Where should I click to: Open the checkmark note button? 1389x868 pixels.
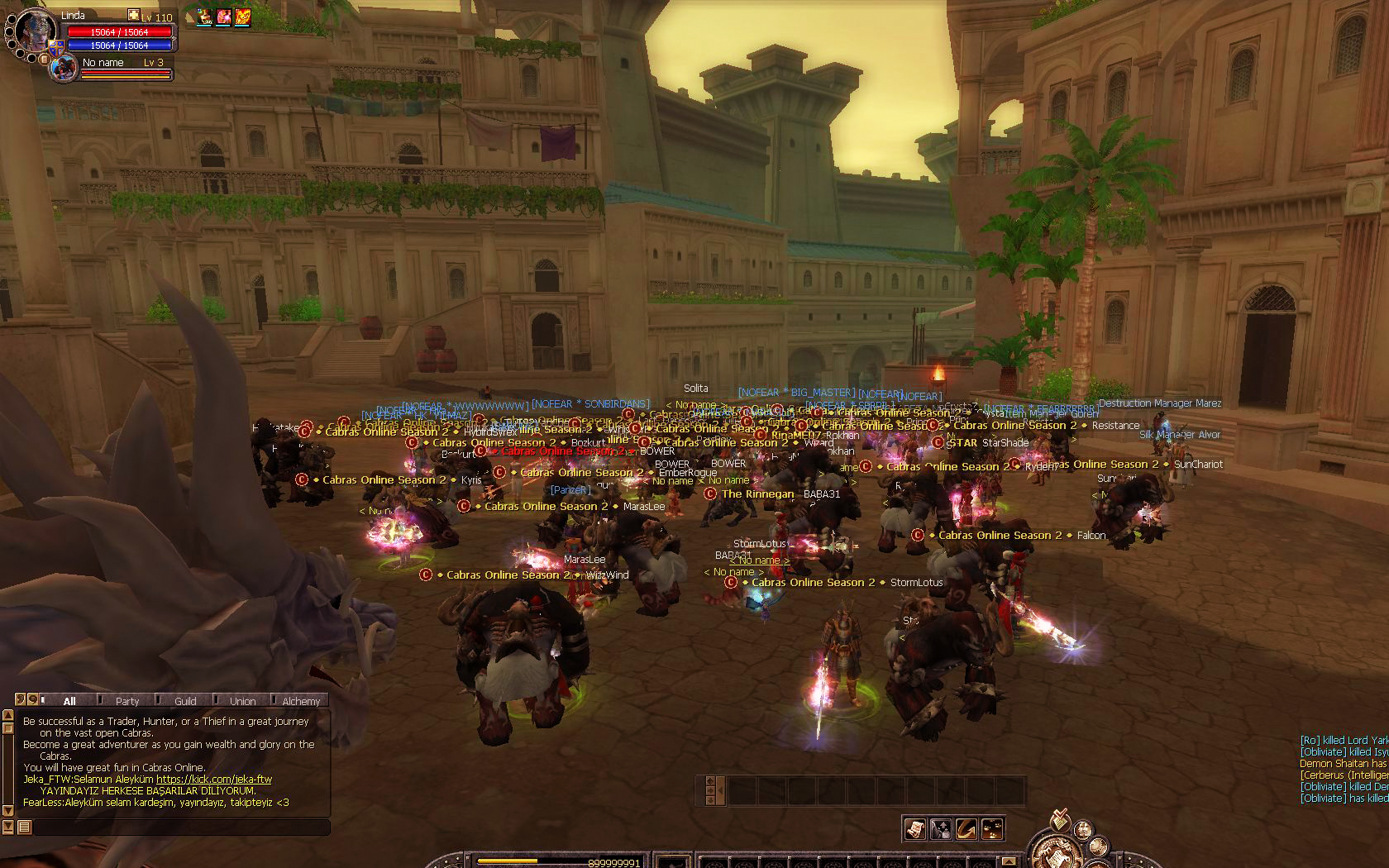pyautogui.click(x=1060, y=821)
